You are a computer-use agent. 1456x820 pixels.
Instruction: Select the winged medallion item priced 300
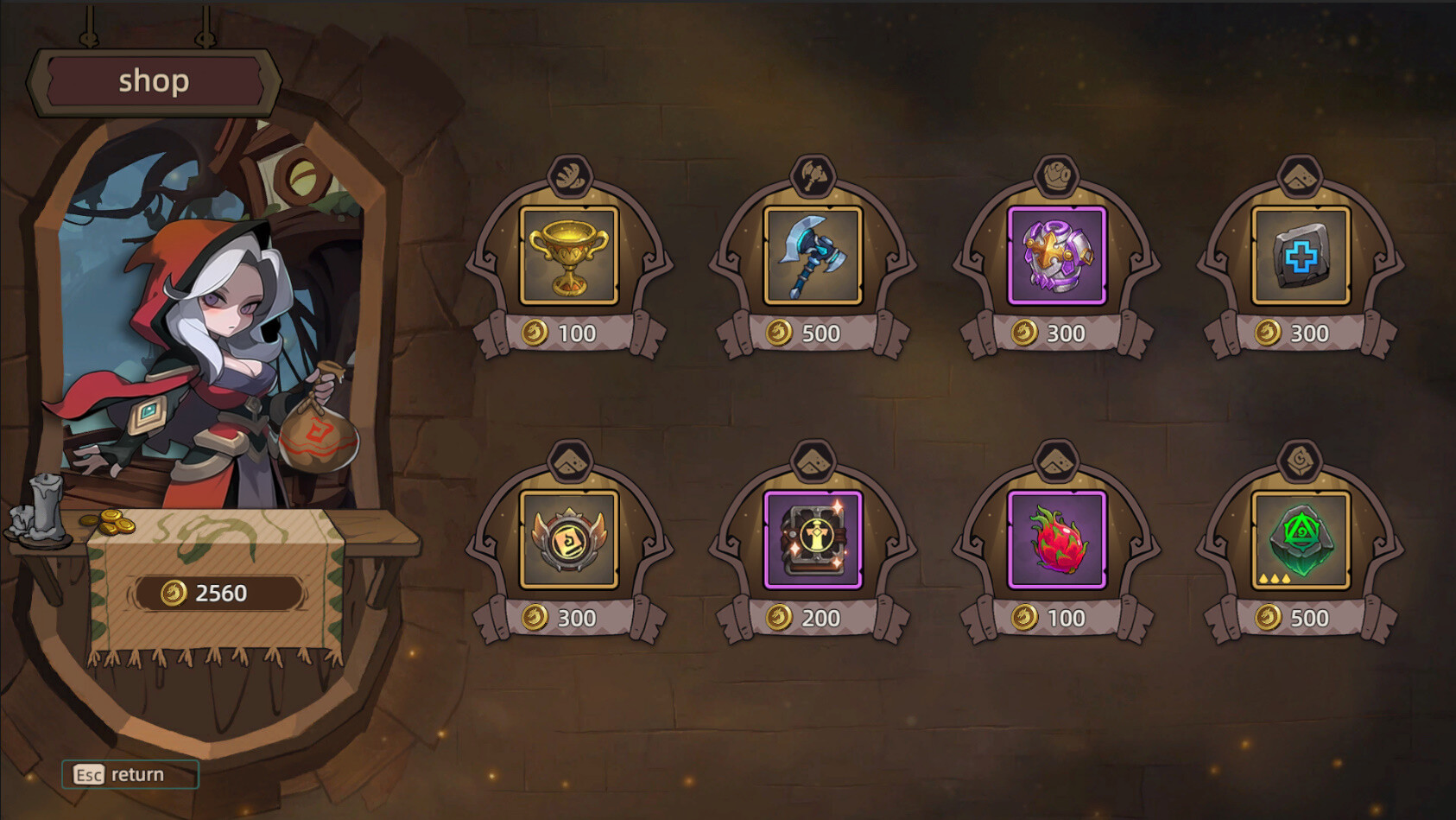click(x=570, y=540)
